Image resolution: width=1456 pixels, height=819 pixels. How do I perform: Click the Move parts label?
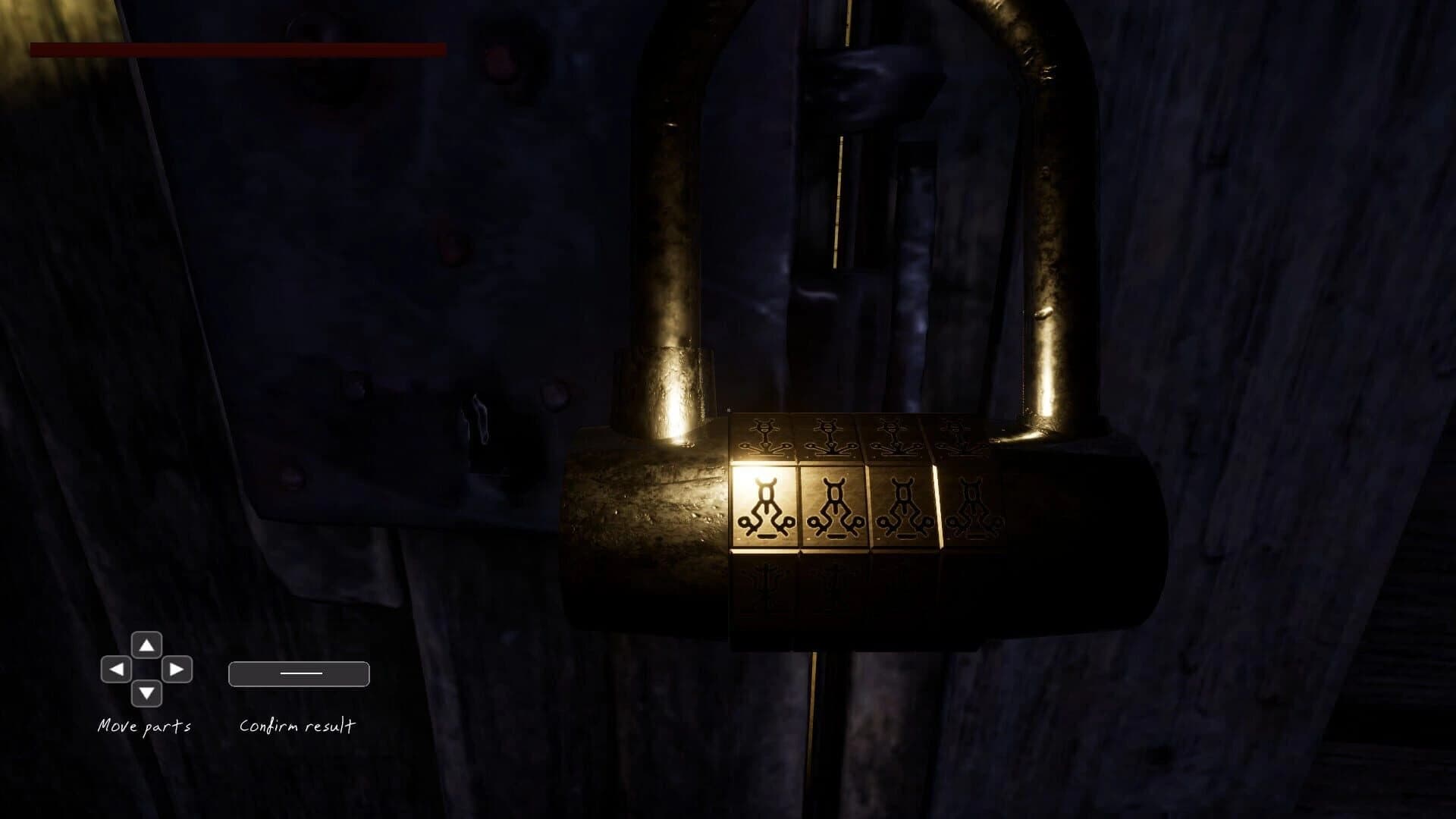click(x=145, y=726)
